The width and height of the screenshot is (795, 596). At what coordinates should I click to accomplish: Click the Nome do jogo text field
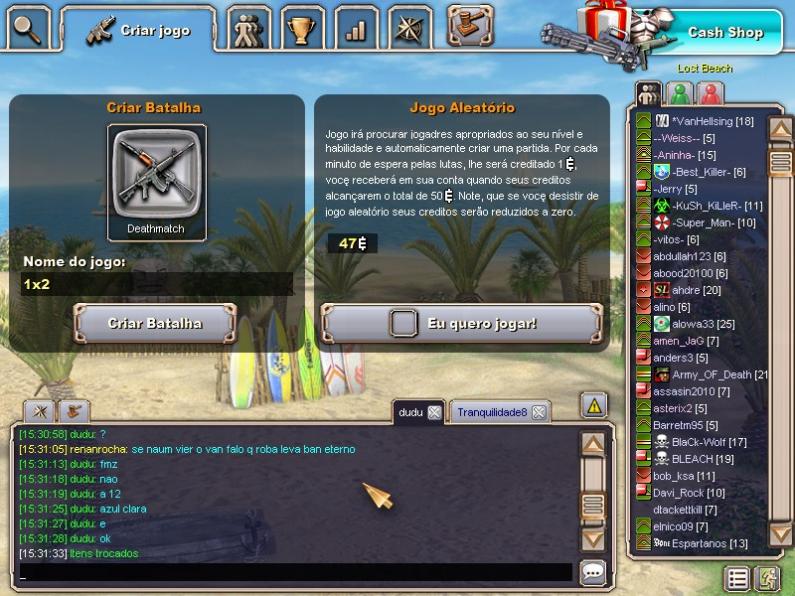157,284
